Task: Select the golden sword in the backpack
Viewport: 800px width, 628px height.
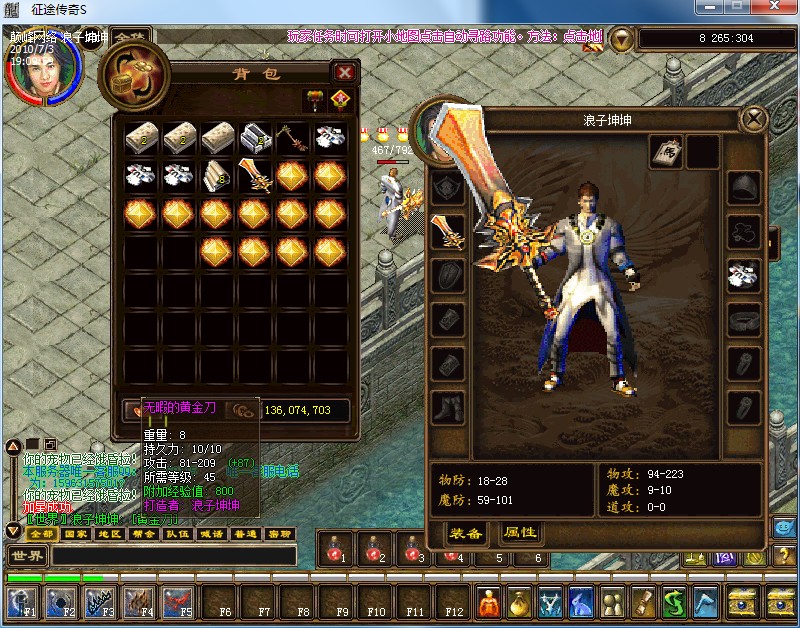Action: [x=255, y=176]
